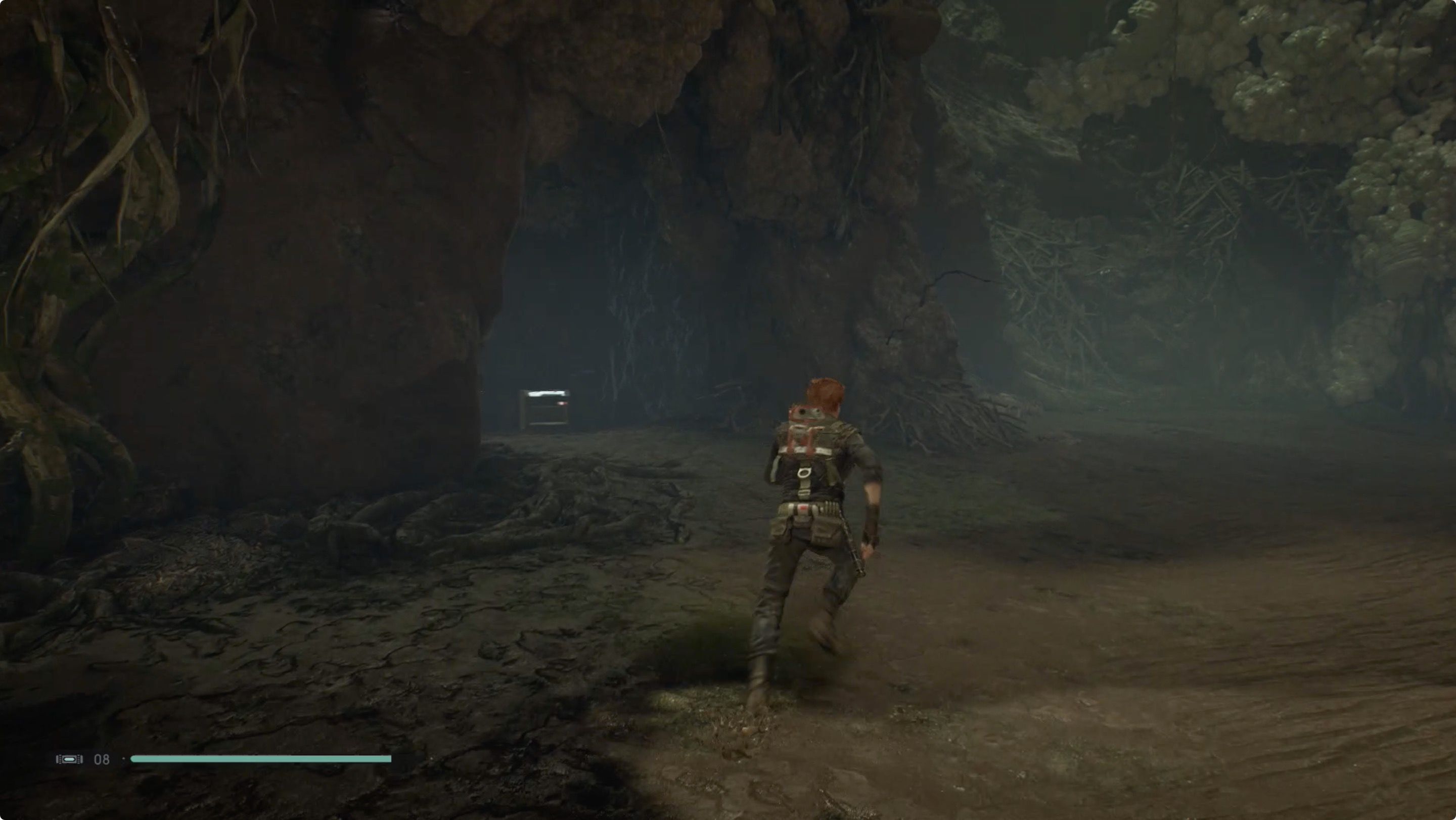Click the stim counter showing 08
The height and width of the screenshot is (820, 1456).
click(x=102, y=759)
